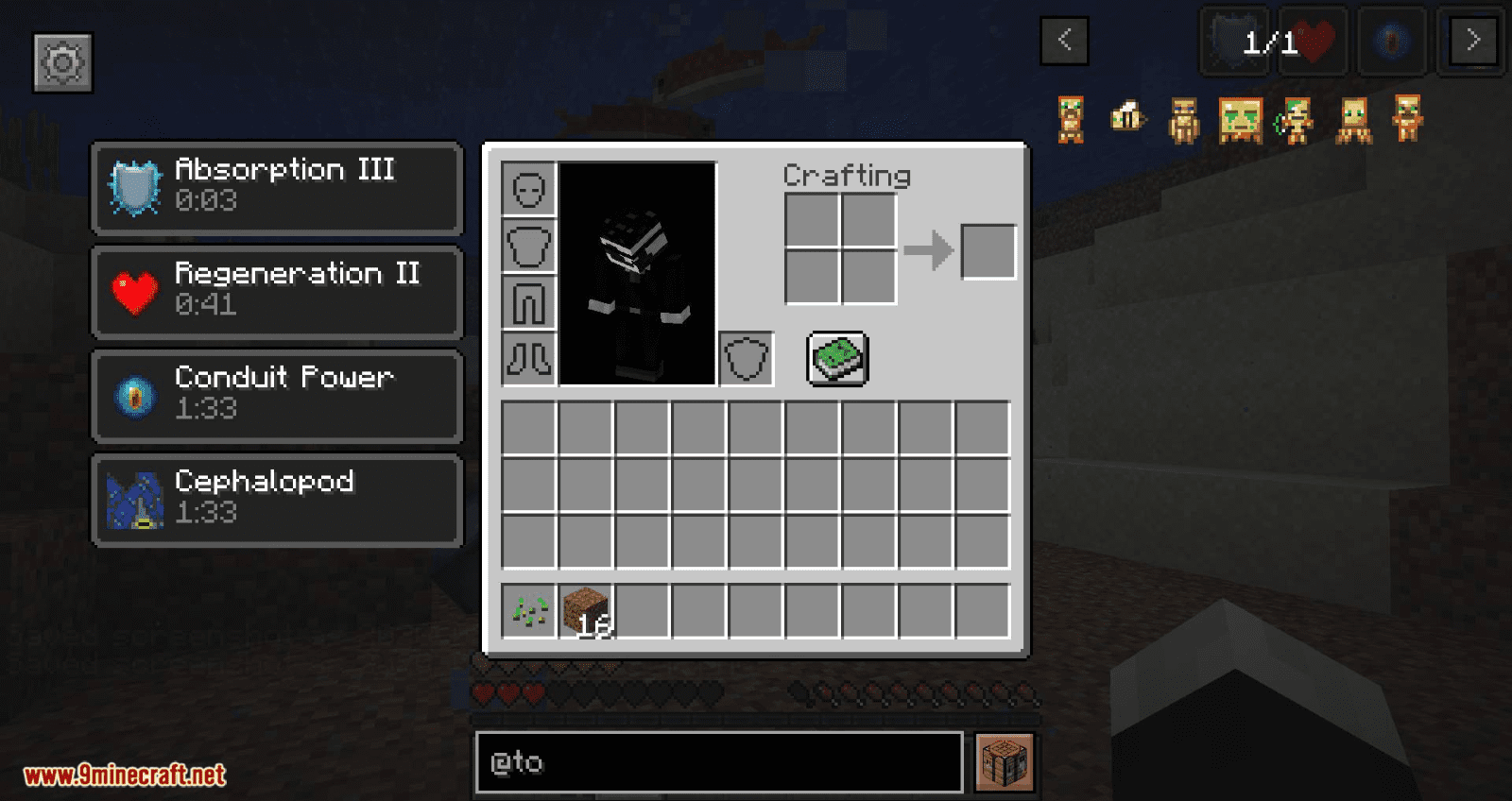
Task: Choose the totem holding a green bow
Action: [1296, 120]
